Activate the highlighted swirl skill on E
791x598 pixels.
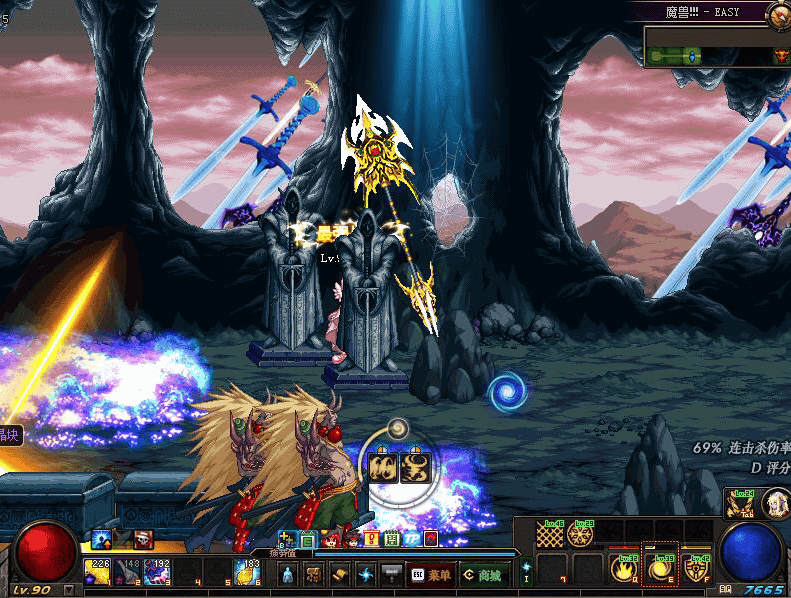661,568
